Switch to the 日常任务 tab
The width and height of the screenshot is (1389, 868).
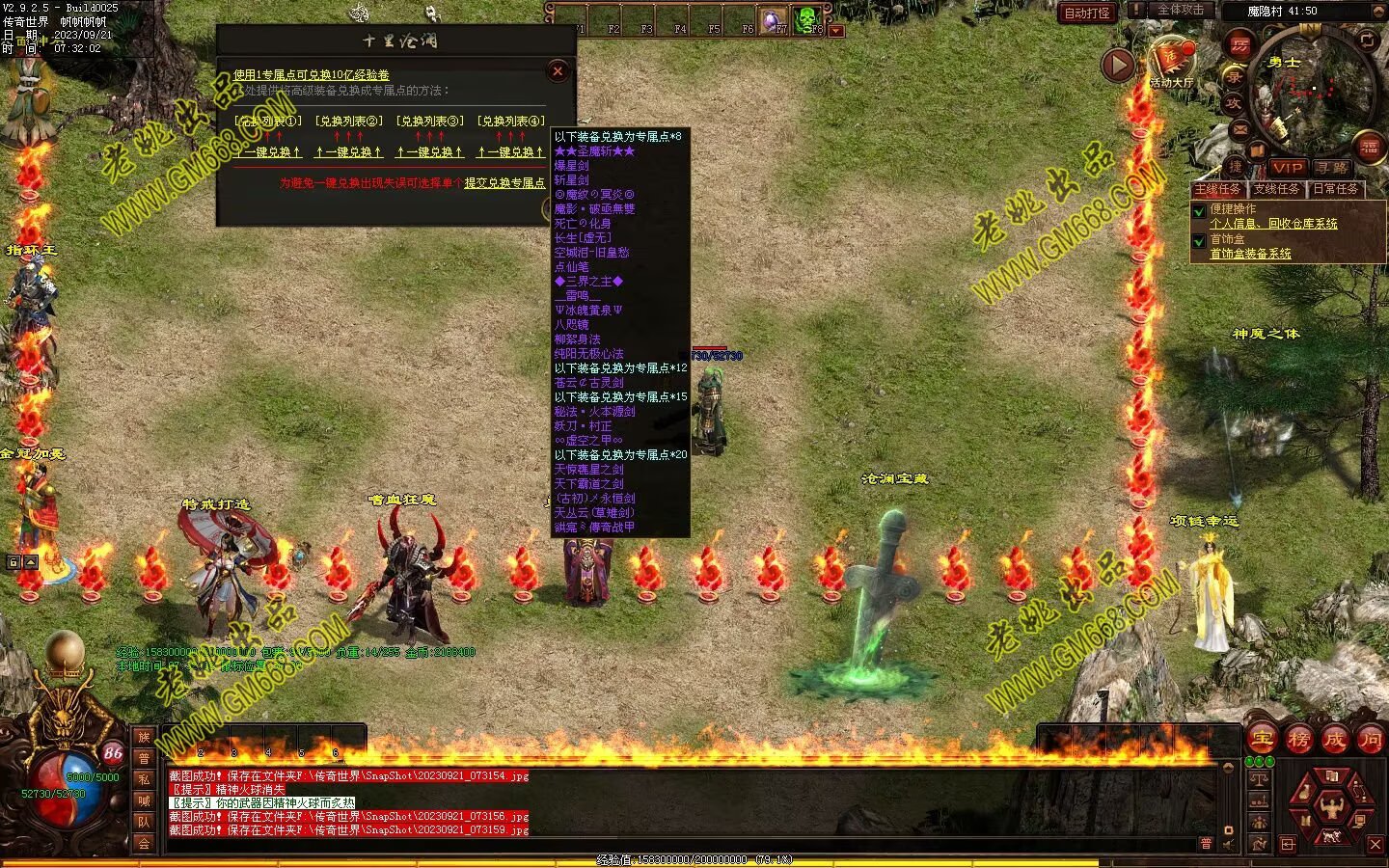(1336, 189)
